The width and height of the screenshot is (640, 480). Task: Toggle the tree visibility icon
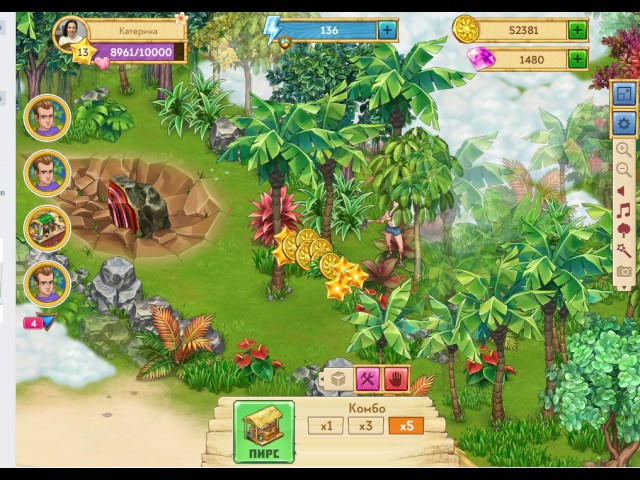[624, 230]
